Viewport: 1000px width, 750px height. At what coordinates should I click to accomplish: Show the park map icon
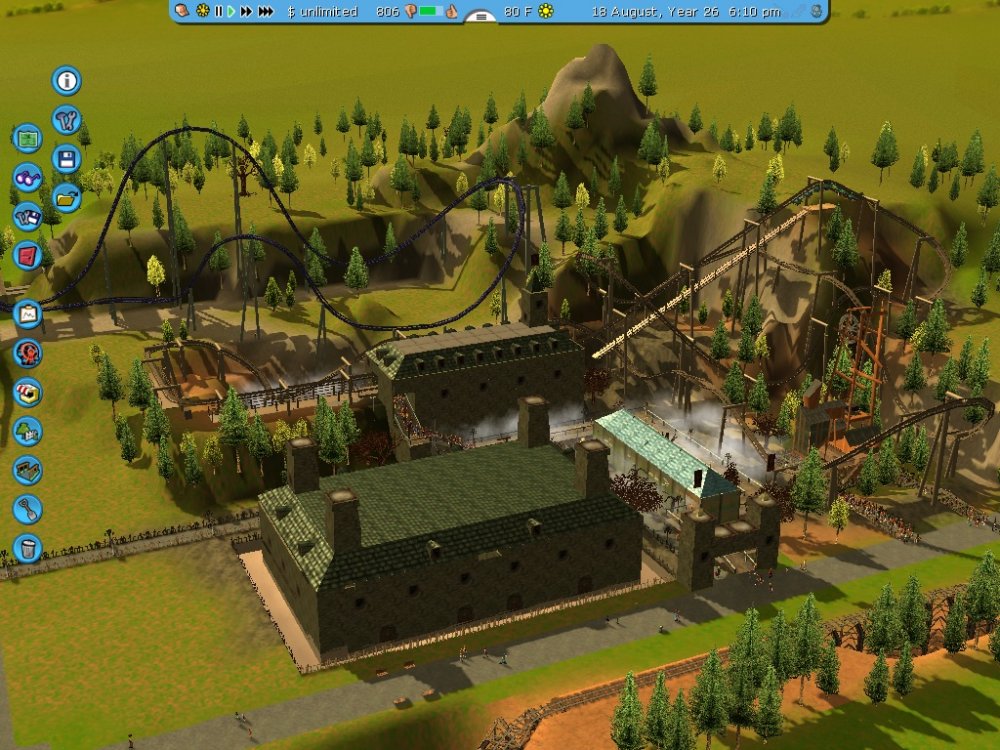point(27,138)
